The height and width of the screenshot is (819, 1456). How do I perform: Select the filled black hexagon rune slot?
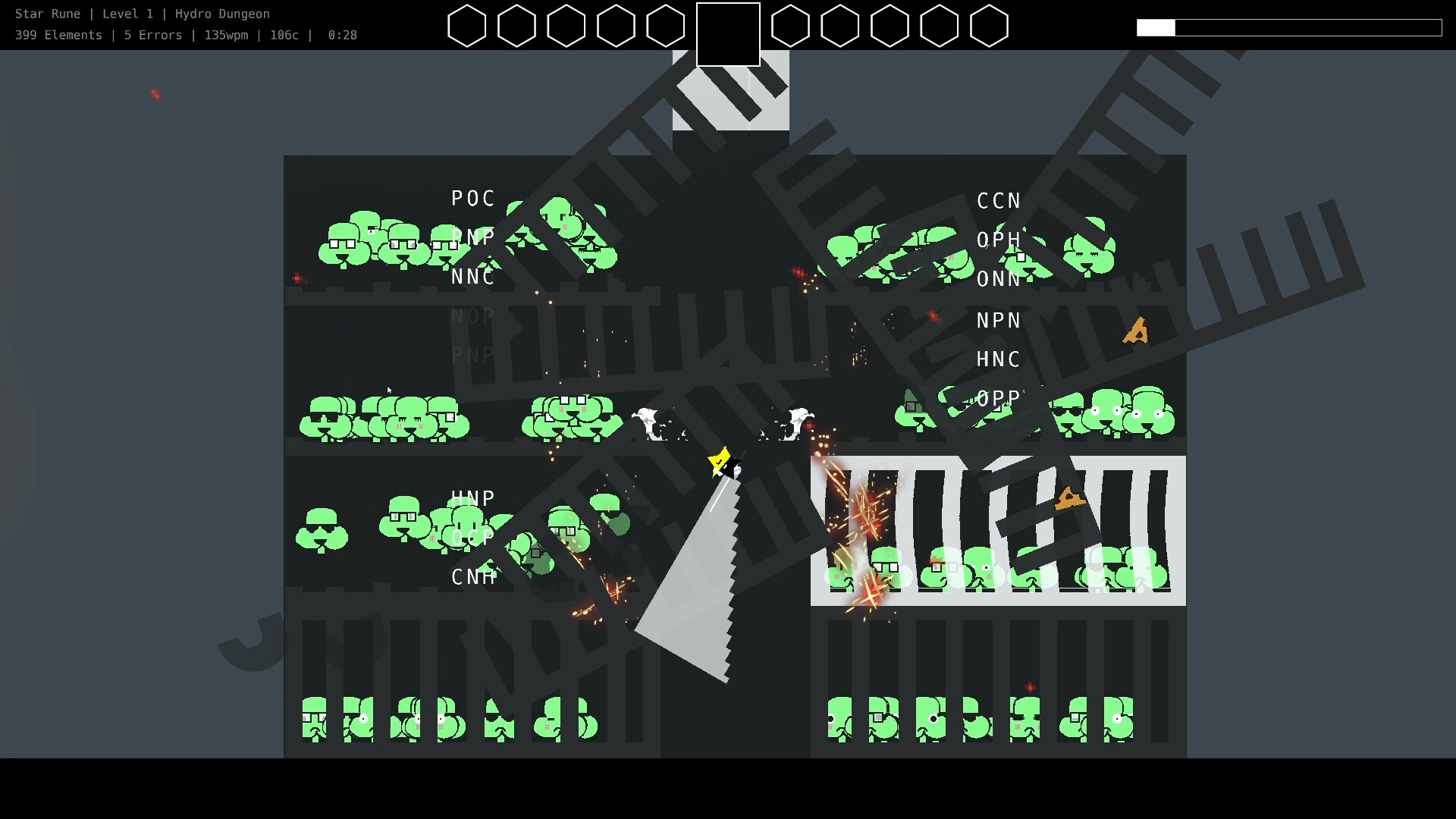pos(729,34)
